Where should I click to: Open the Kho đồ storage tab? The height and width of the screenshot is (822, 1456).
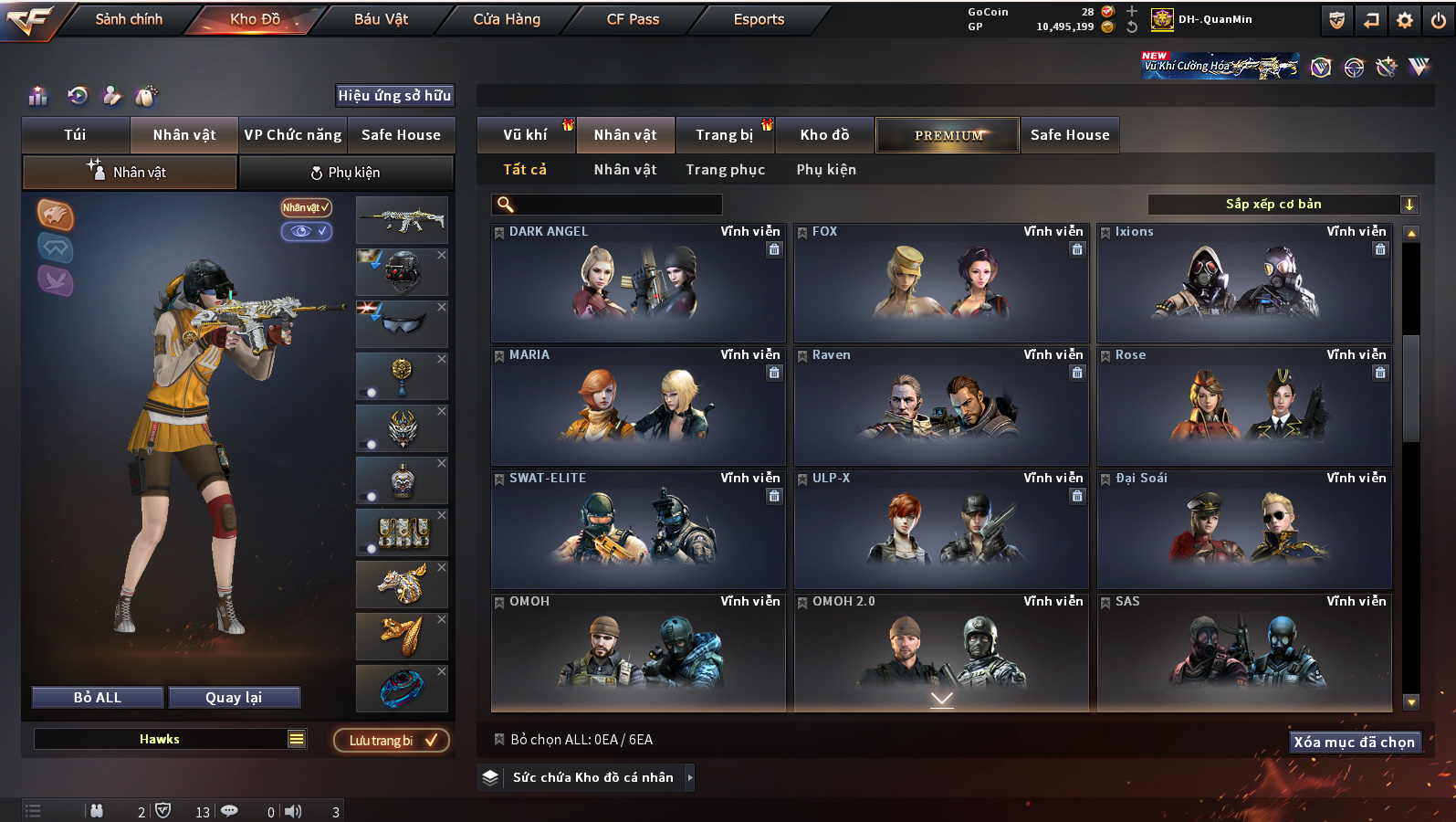pyautogui.click(x=824, y=135)
